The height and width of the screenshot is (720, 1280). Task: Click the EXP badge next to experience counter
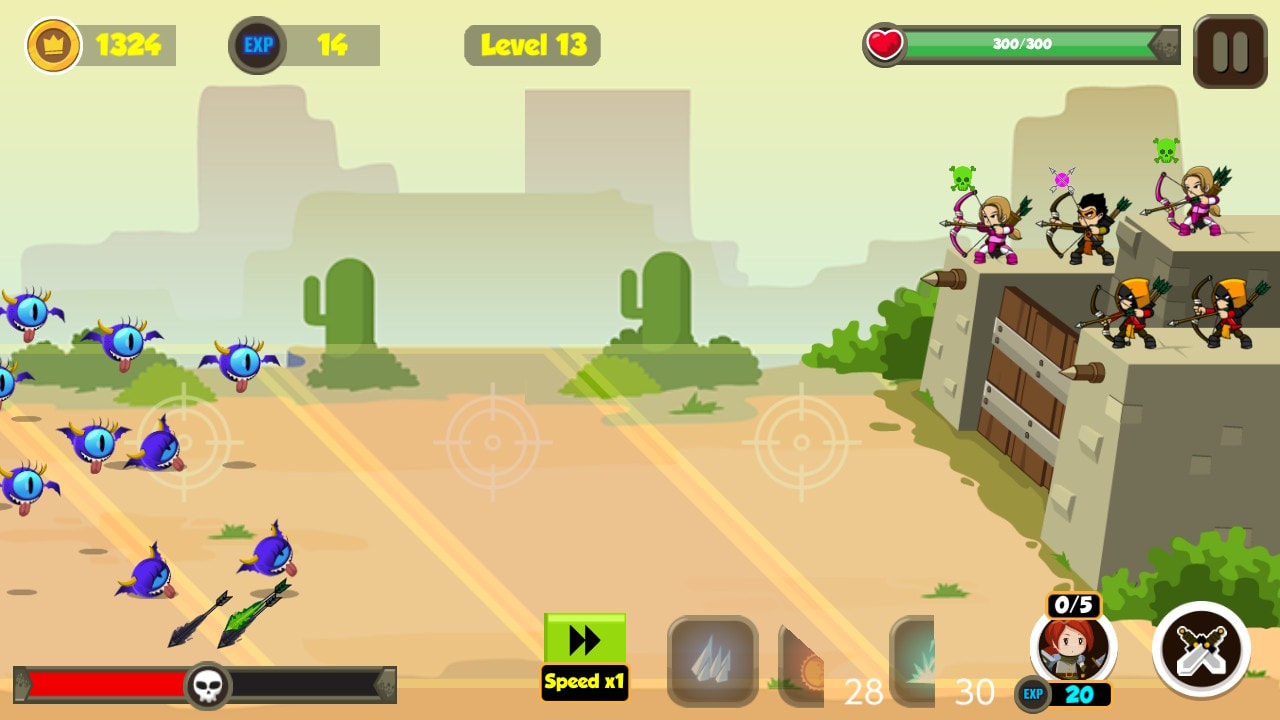[x=256, y=43]
